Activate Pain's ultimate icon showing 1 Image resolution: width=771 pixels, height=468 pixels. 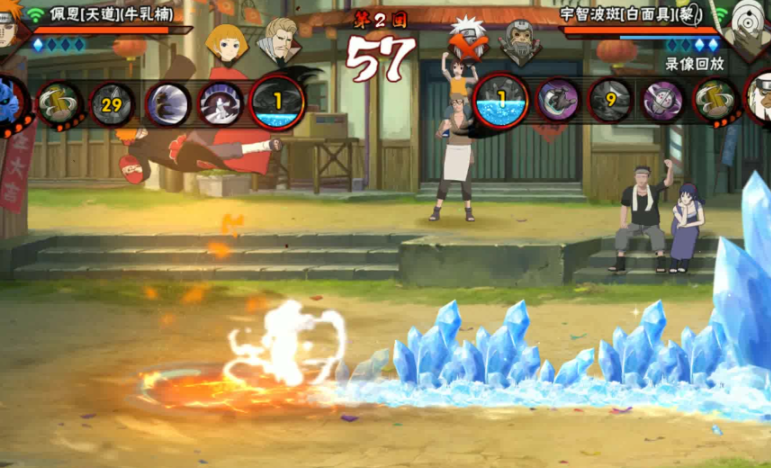tap(277, 101)
